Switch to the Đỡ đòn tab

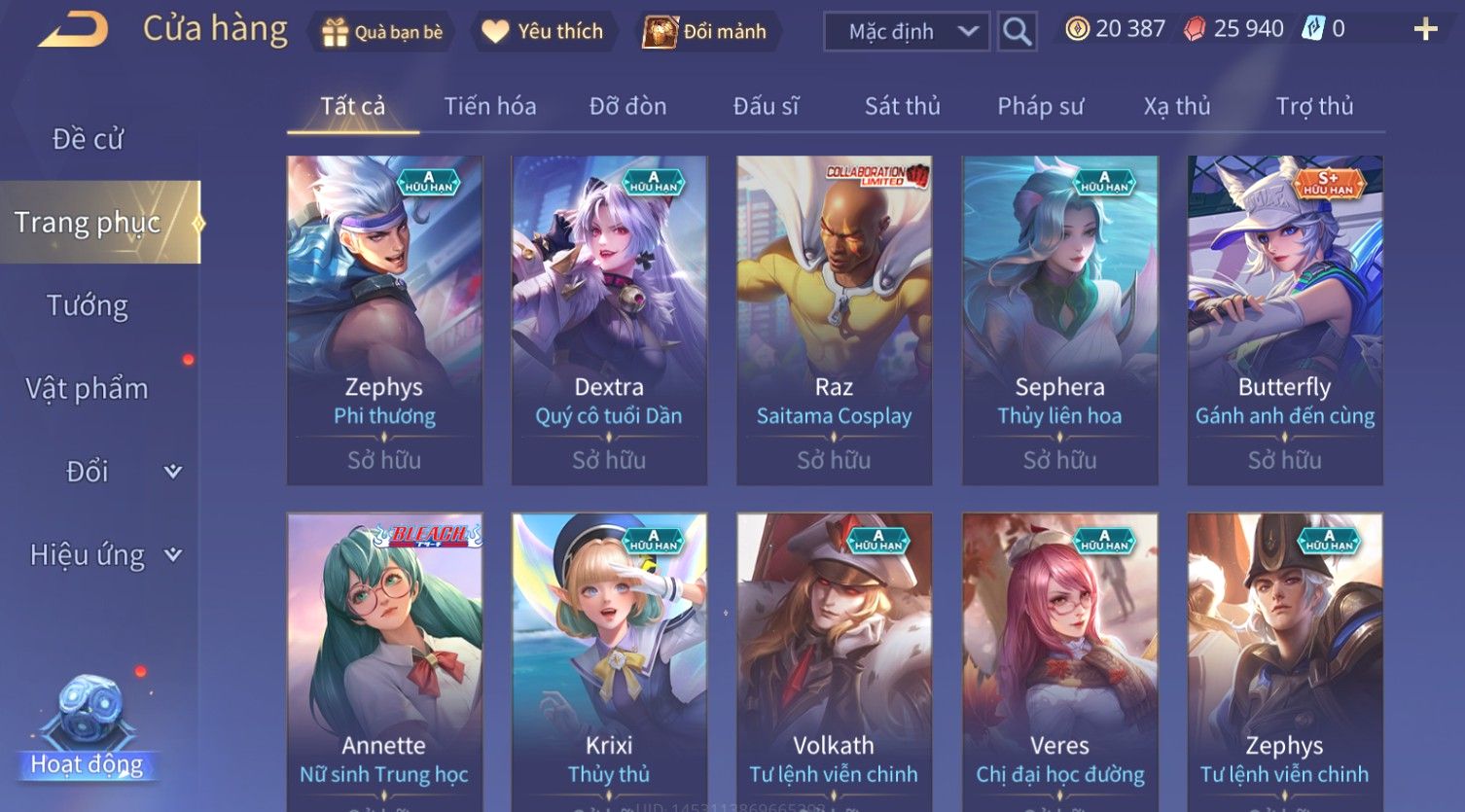[x=627, y=106]
